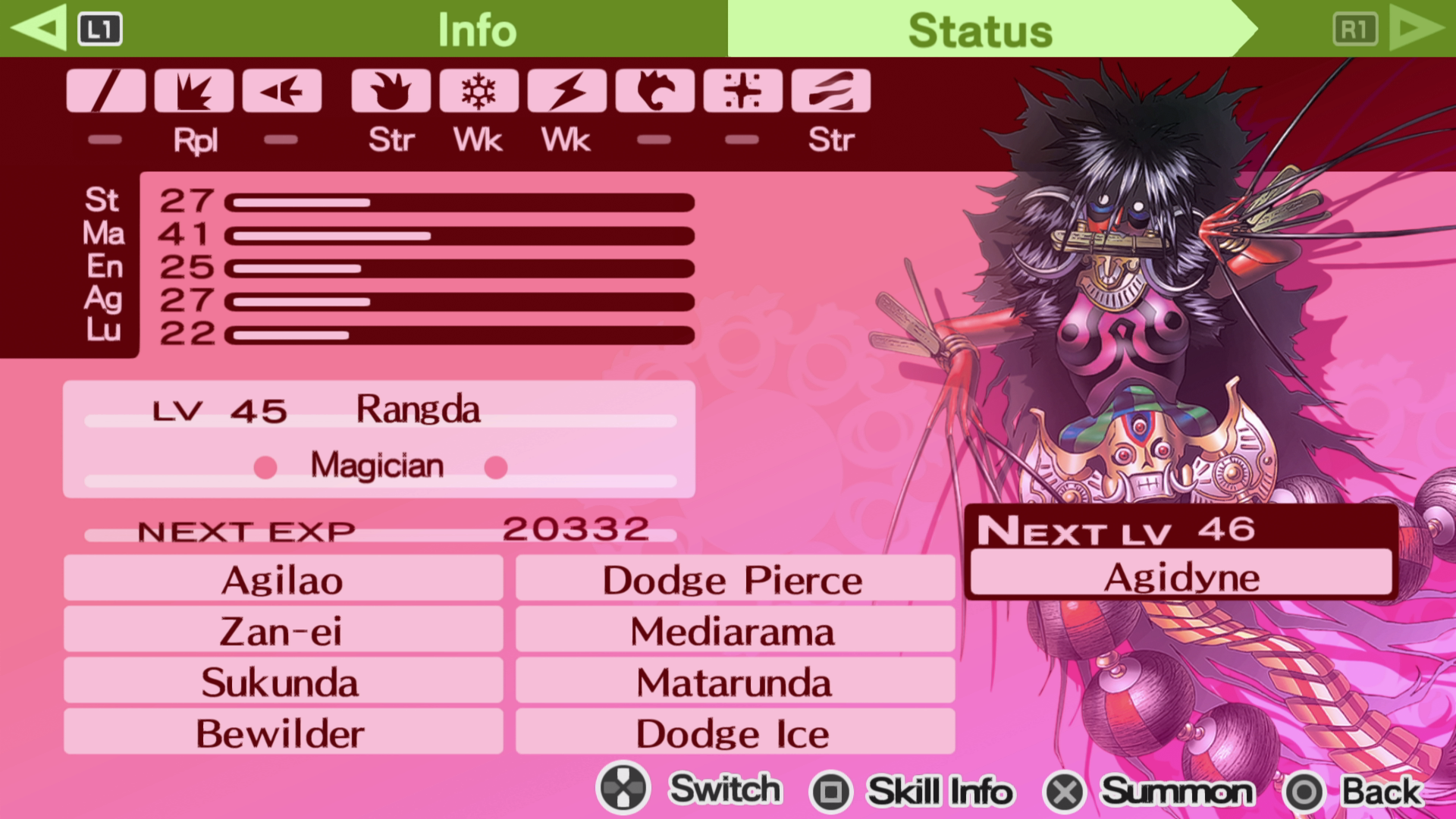Select the Agilao skill
Image resolution: width=1456 pixels, height=819 pixels.
282,579
